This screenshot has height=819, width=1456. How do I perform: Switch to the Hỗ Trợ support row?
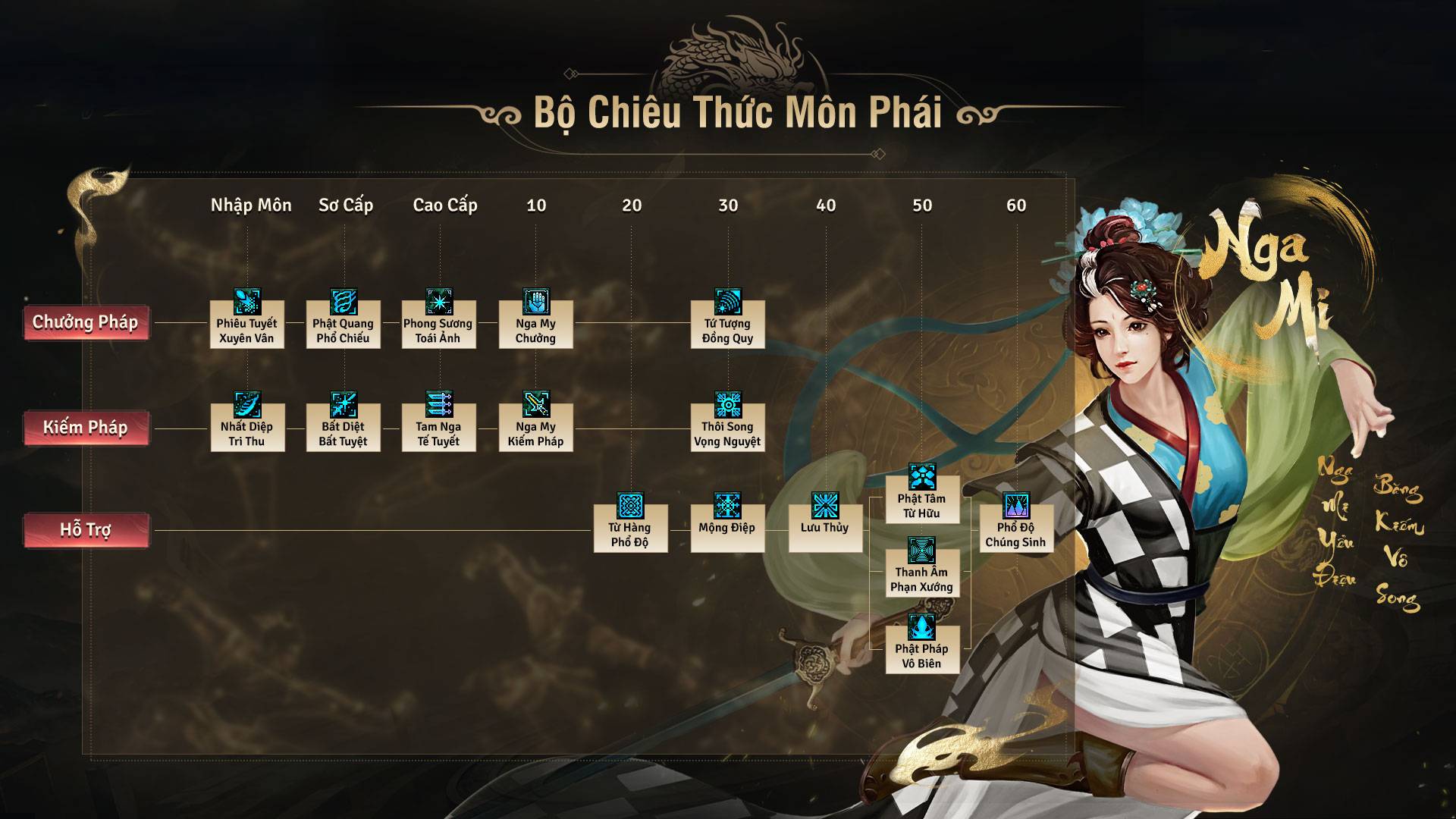coord(86,530)
